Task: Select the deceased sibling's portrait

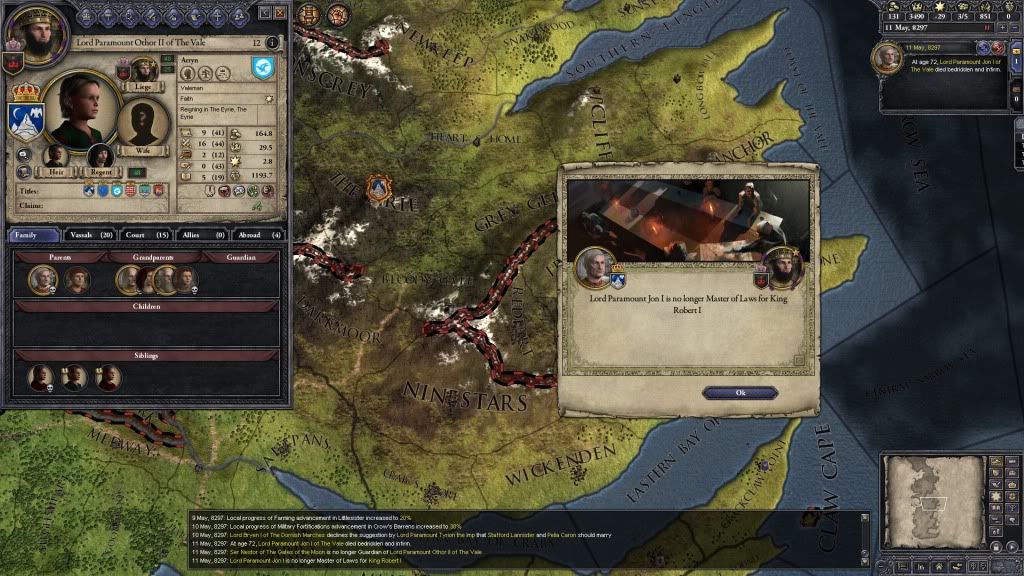Action: tap(40, 378)
